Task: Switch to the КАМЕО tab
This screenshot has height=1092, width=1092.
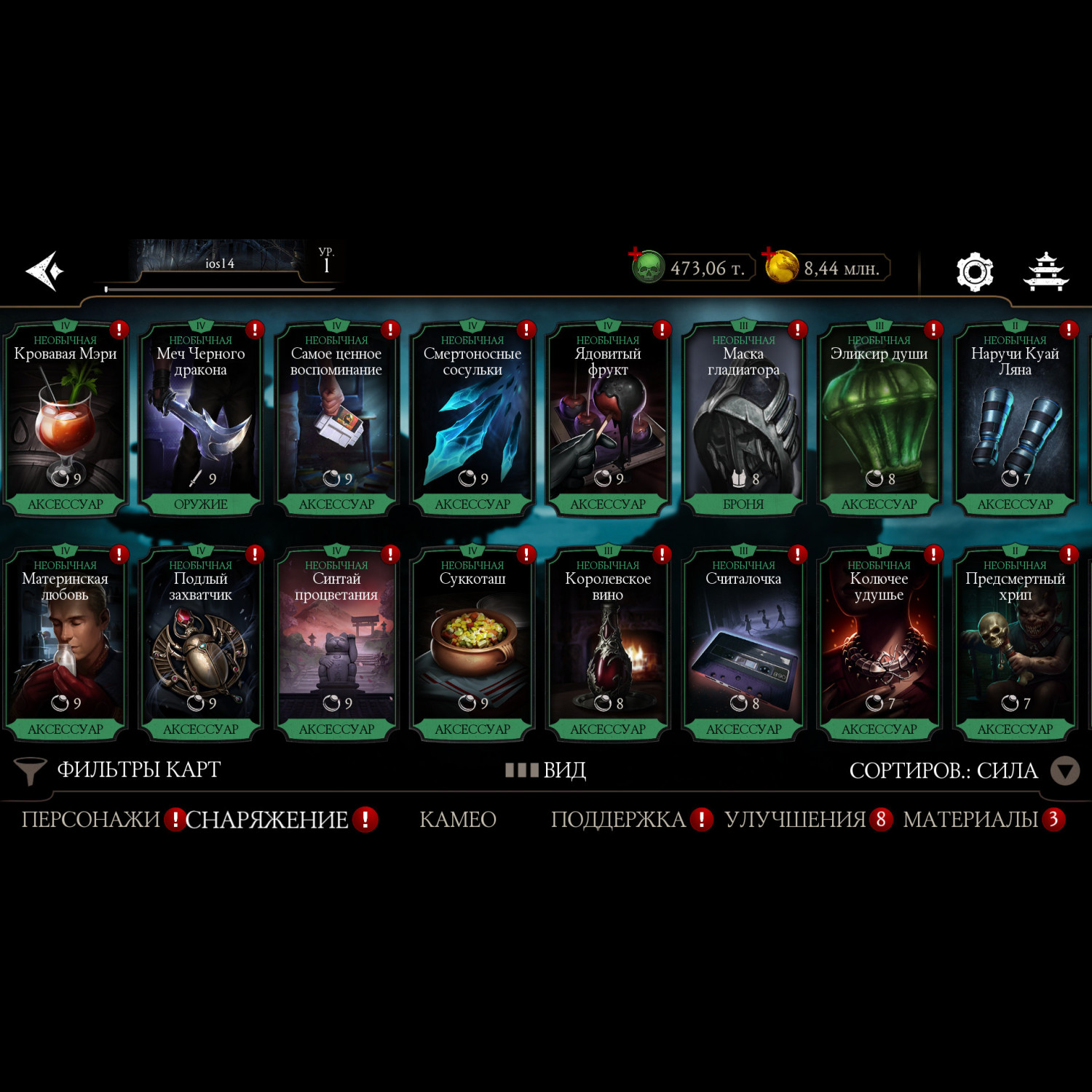Action: coord(458,820)
